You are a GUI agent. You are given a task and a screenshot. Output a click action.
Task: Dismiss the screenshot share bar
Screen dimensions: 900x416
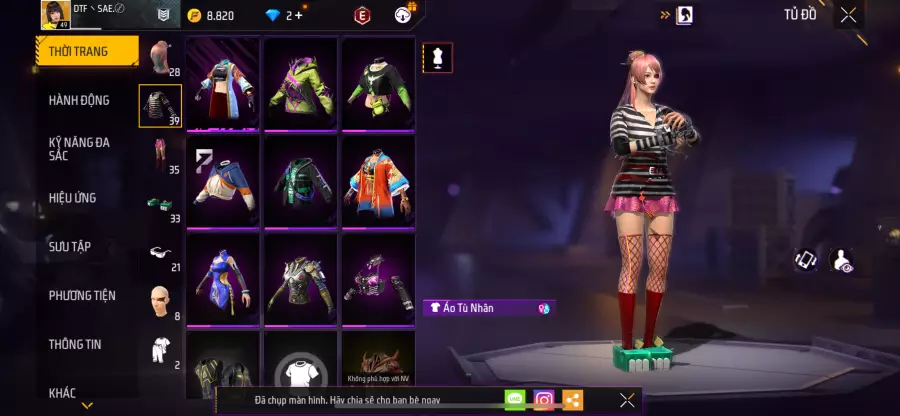(627, 400)
